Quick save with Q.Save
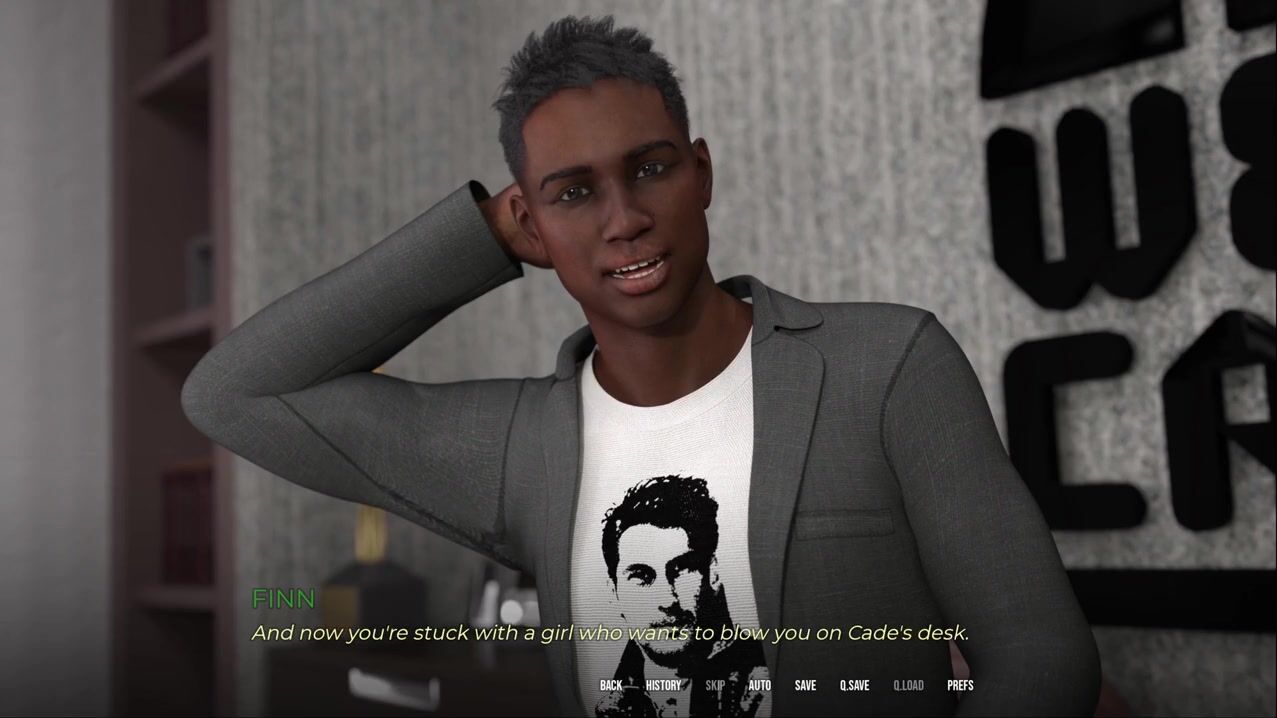Viewport: 1277px width, 718px height. coord(854,685)
